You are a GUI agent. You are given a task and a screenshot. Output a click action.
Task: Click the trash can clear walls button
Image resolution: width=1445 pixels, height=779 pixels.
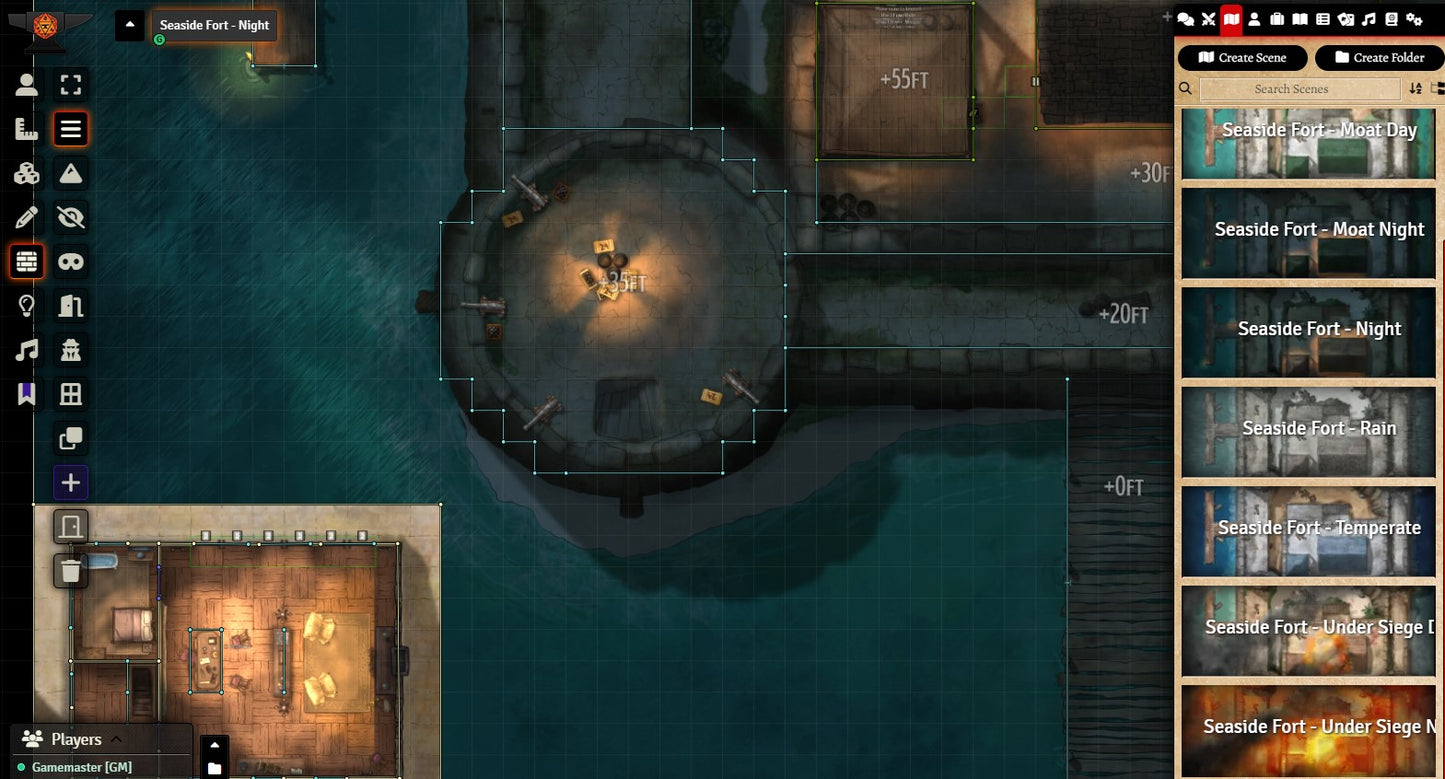click(x=71, y=571)
